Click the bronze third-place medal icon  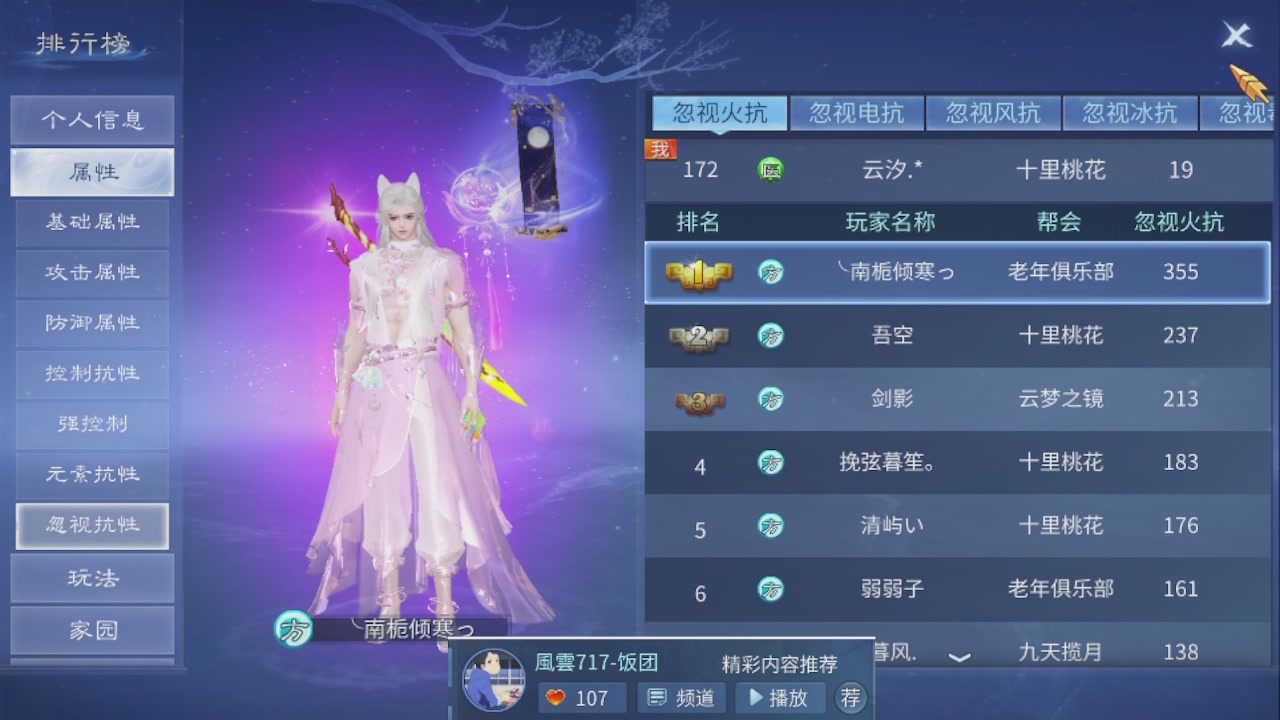coord(699,400)
